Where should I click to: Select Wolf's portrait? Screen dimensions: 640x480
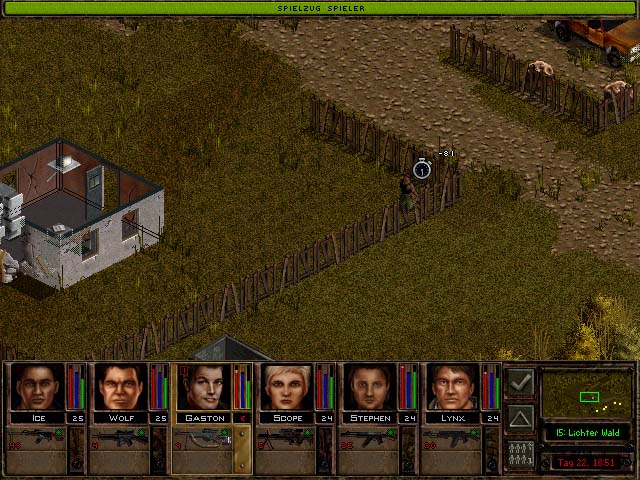pyautogui.click(x=121, y=387)
